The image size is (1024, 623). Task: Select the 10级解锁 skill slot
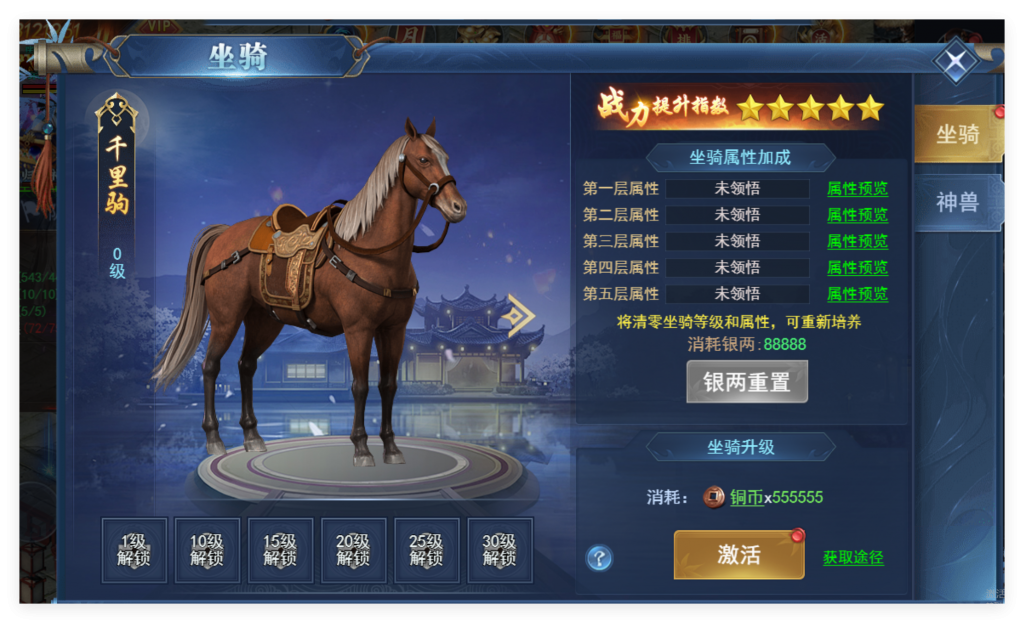(x=207, y=550)
